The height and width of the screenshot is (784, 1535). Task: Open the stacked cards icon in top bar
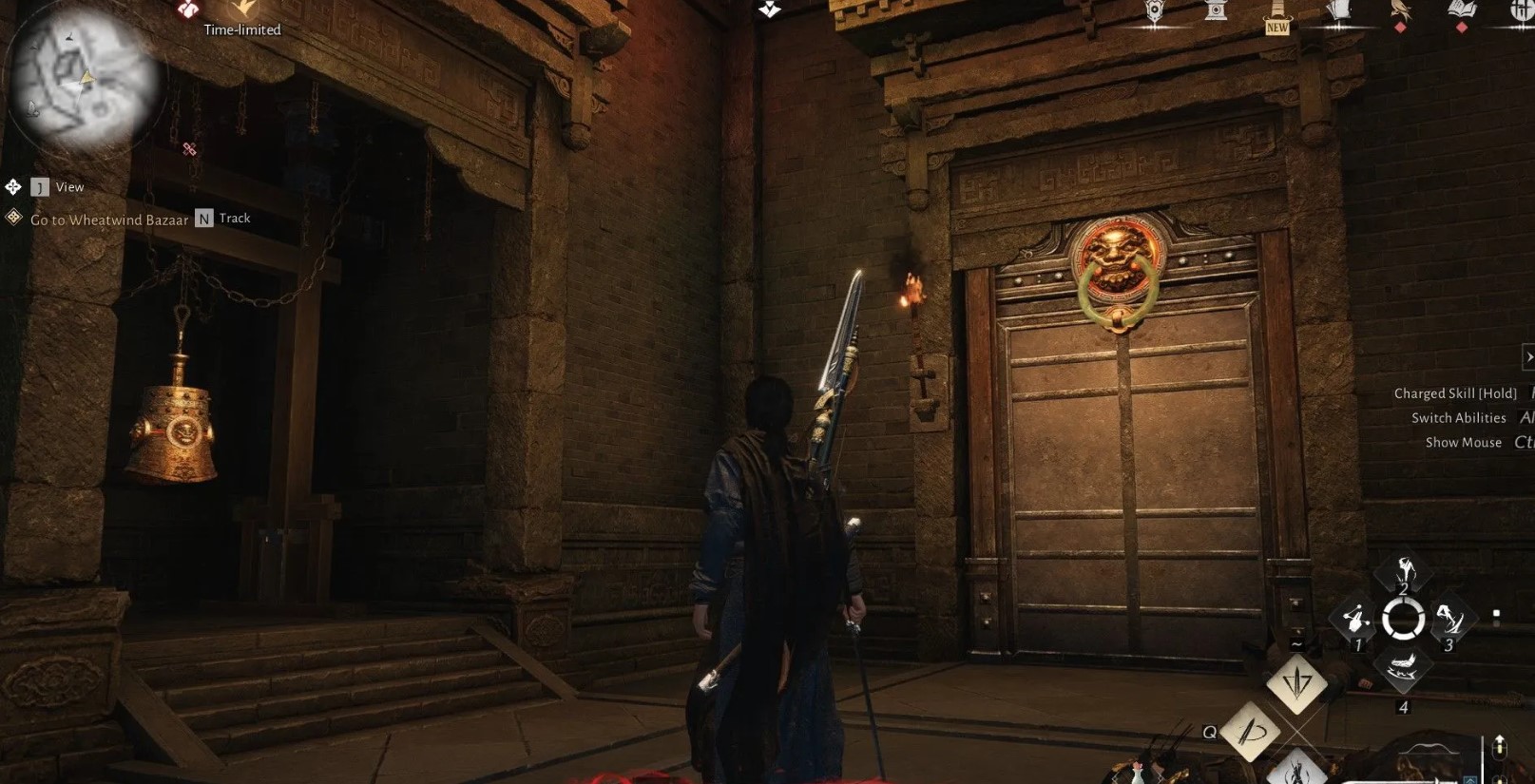pos(1339,11)
